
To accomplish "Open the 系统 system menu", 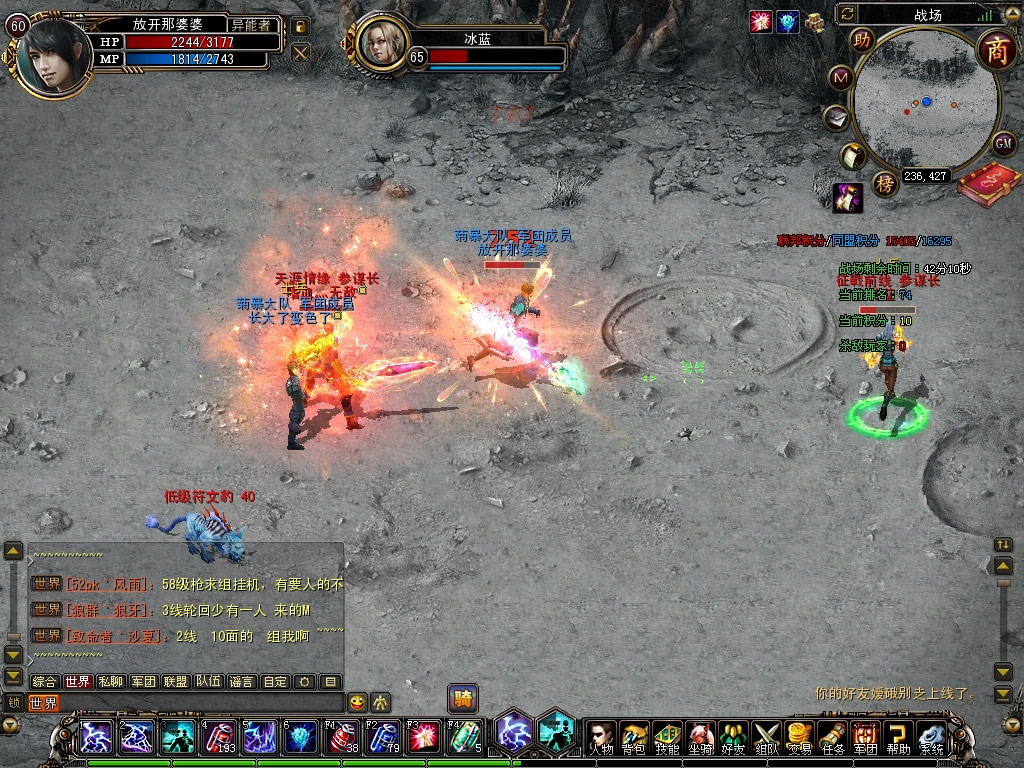I will [931, 738].
